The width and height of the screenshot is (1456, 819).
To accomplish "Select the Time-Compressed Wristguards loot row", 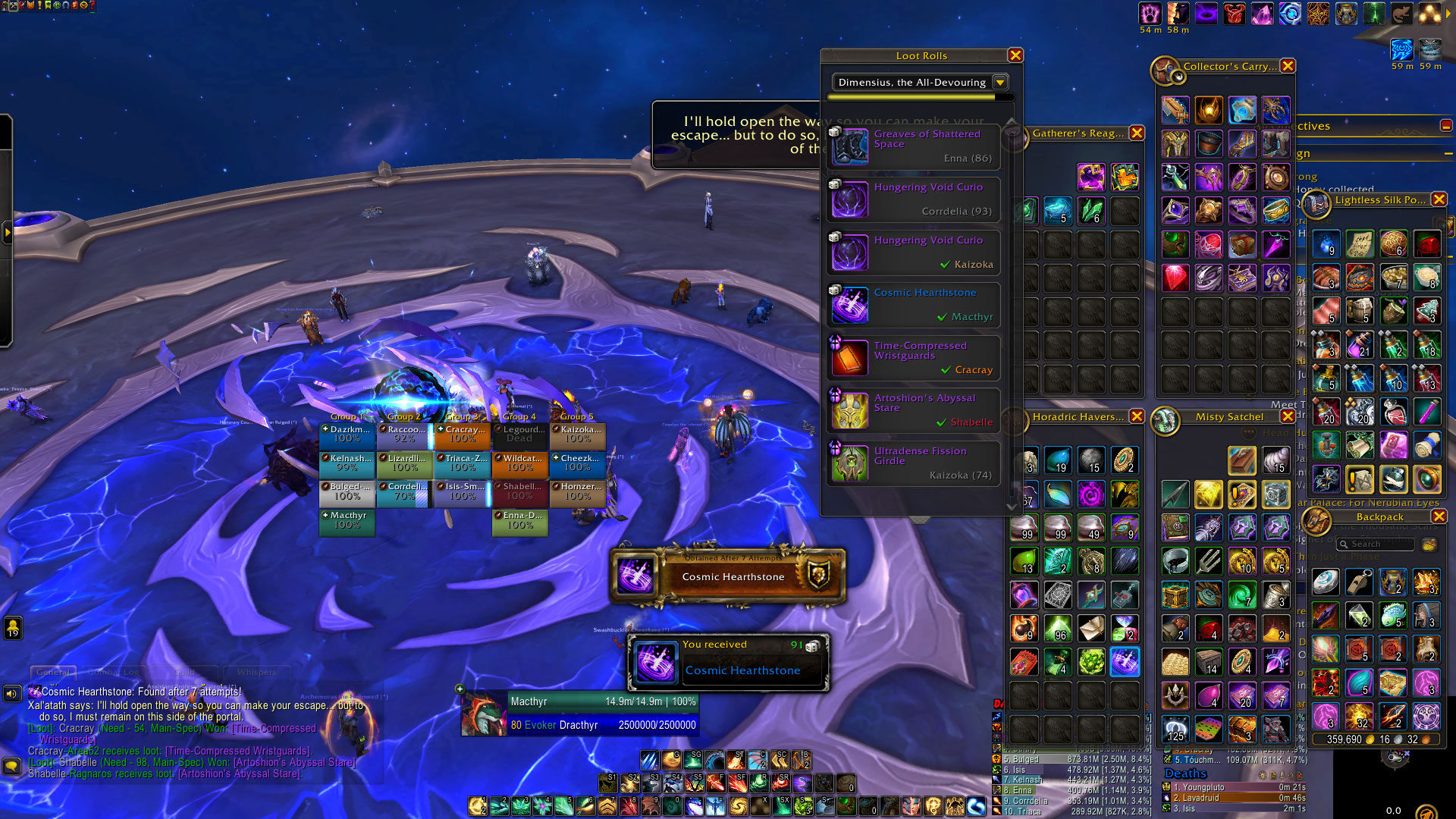I will click(915, 358).
